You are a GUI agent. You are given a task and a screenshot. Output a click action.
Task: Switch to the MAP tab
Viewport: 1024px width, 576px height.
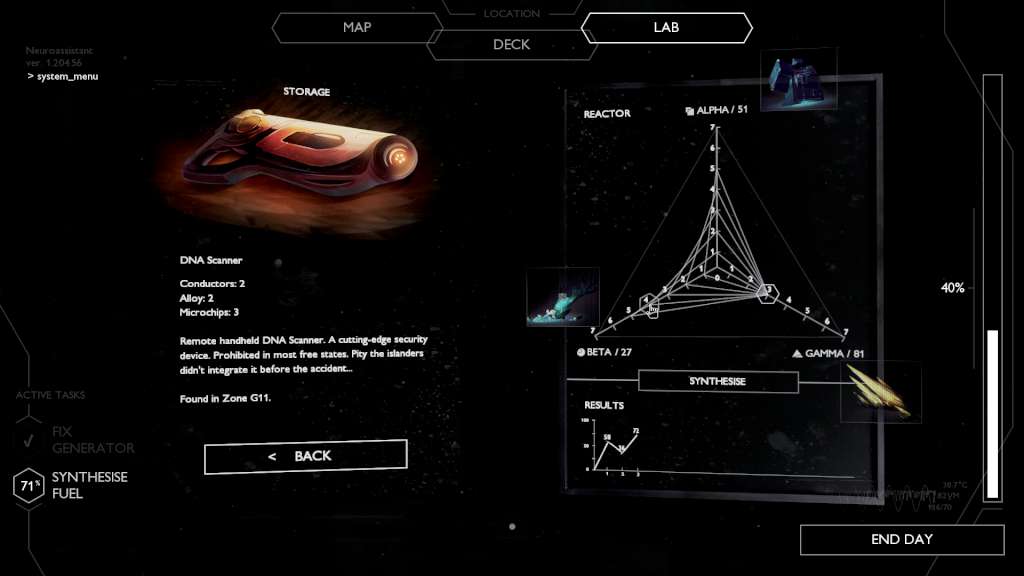[357, 27]
